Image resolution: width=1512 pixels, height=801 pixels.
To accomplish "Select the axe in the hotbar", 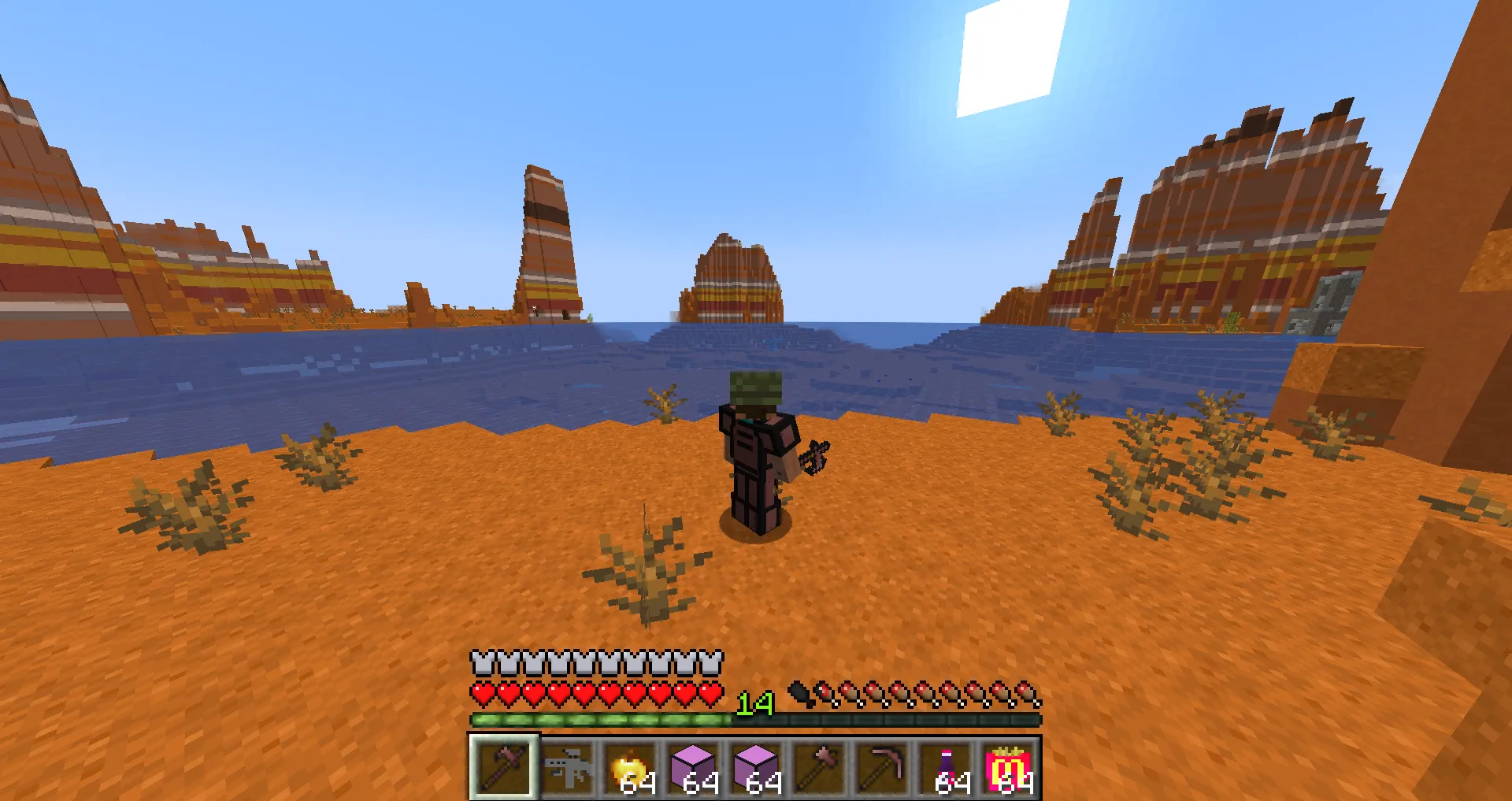I will point(821,768).
